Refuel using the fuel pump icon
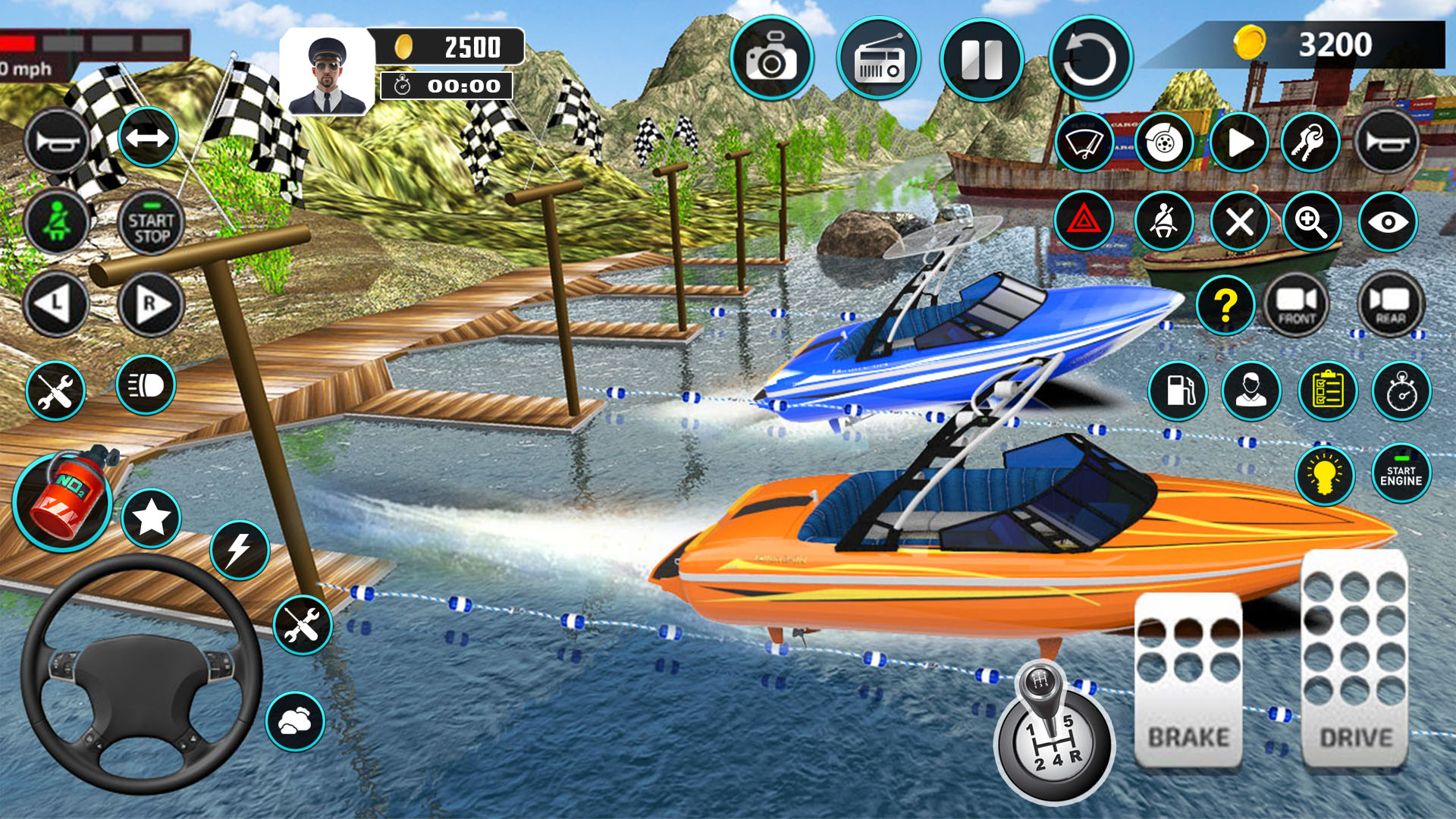The image size is (1456, 819). point(1178,391)
